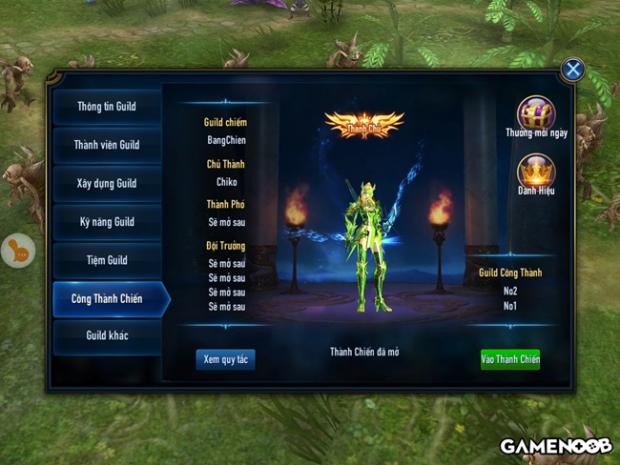Screen dimensions: 620x465
Task: Select the Công Thành Chiến tab
Action: click(108, 298)
